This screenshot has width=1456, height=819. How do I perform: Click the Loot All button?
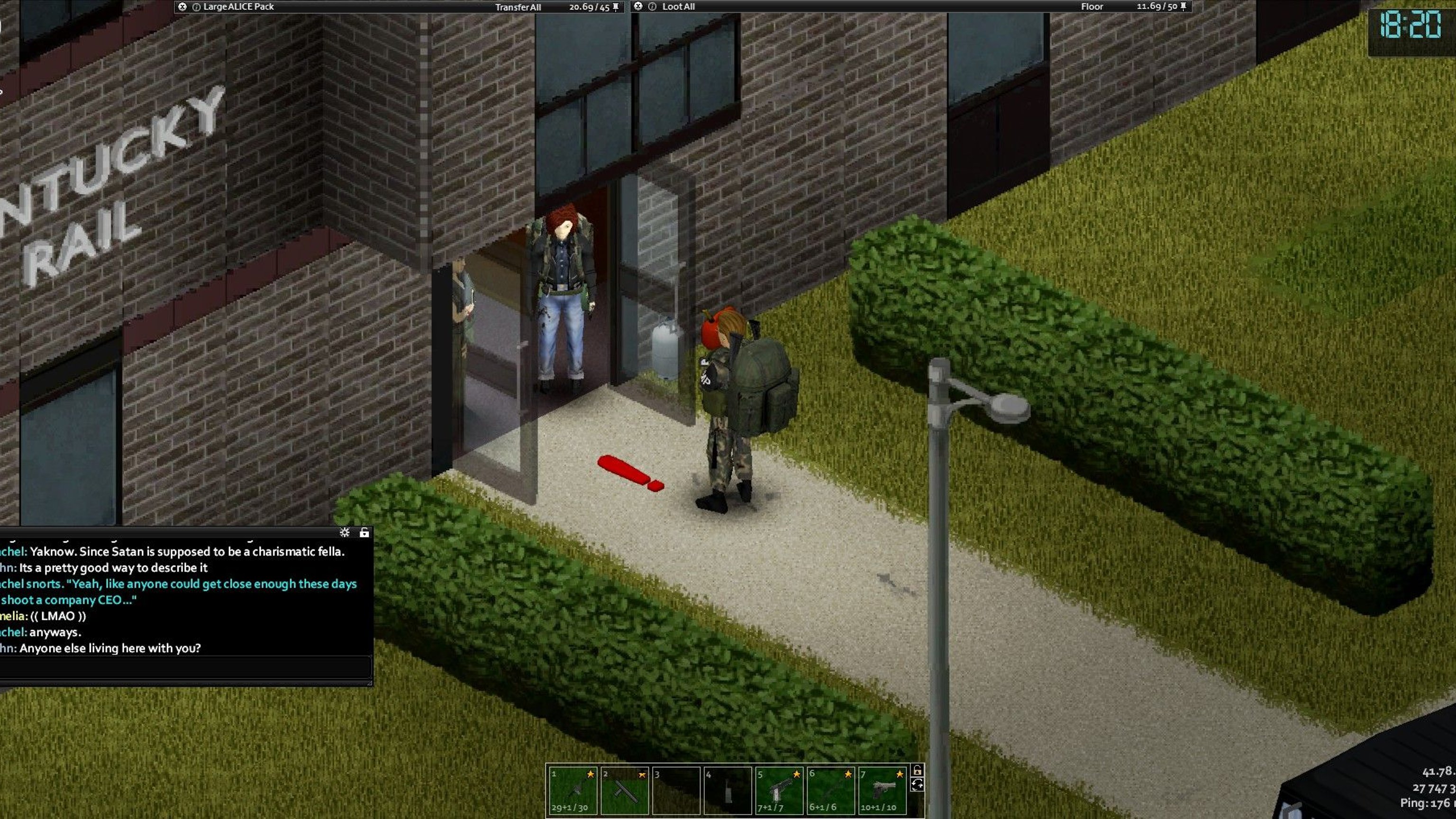click(x=678, y=7)
